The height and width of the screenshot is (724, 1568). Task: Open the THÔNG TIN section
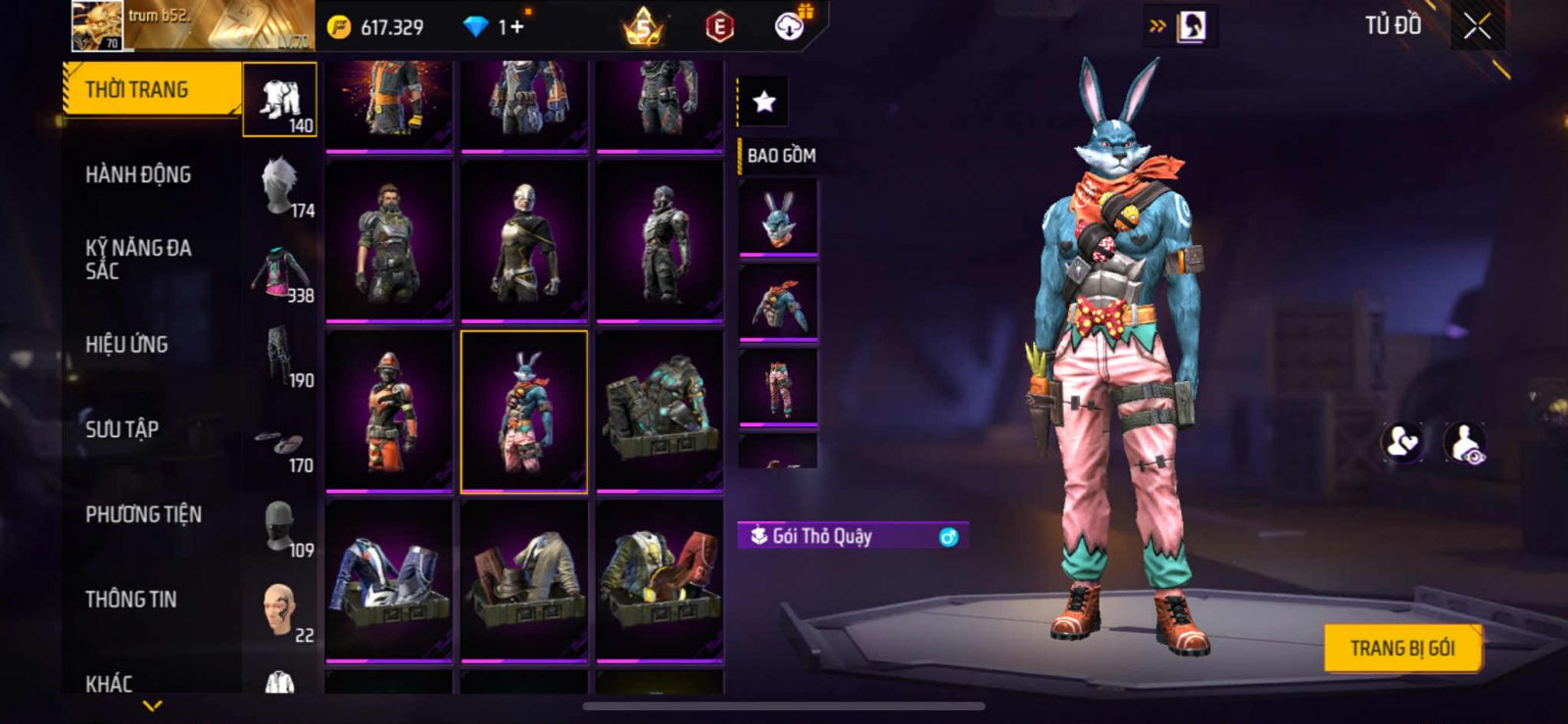coord(131,599)
